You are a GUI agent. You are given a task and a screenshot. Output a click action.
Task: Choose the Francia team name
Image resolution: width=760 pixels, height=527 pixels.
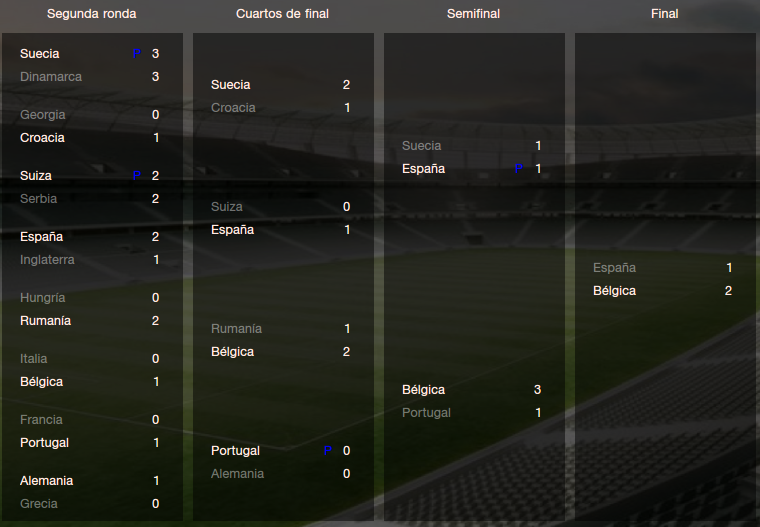pos(41,420)
